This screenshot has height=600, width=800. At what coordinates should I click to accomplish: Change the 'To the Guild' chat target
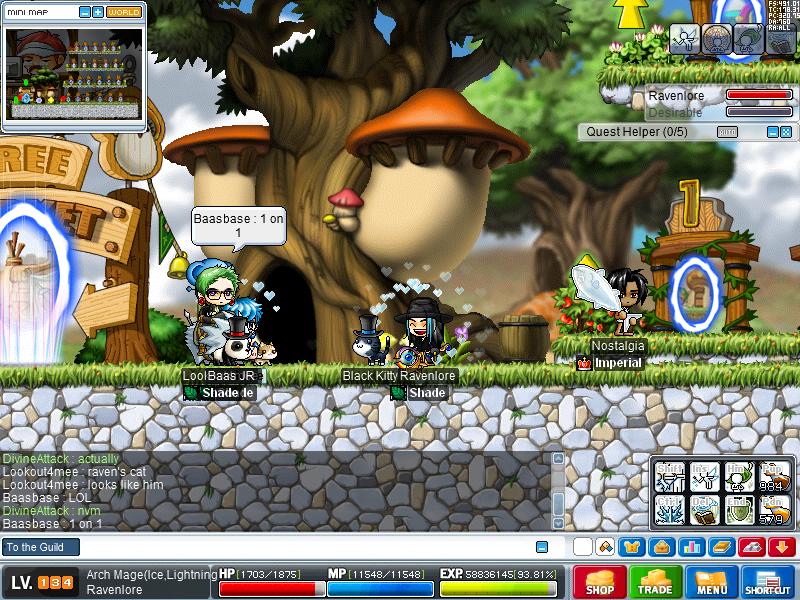click(x=38, y=547)
